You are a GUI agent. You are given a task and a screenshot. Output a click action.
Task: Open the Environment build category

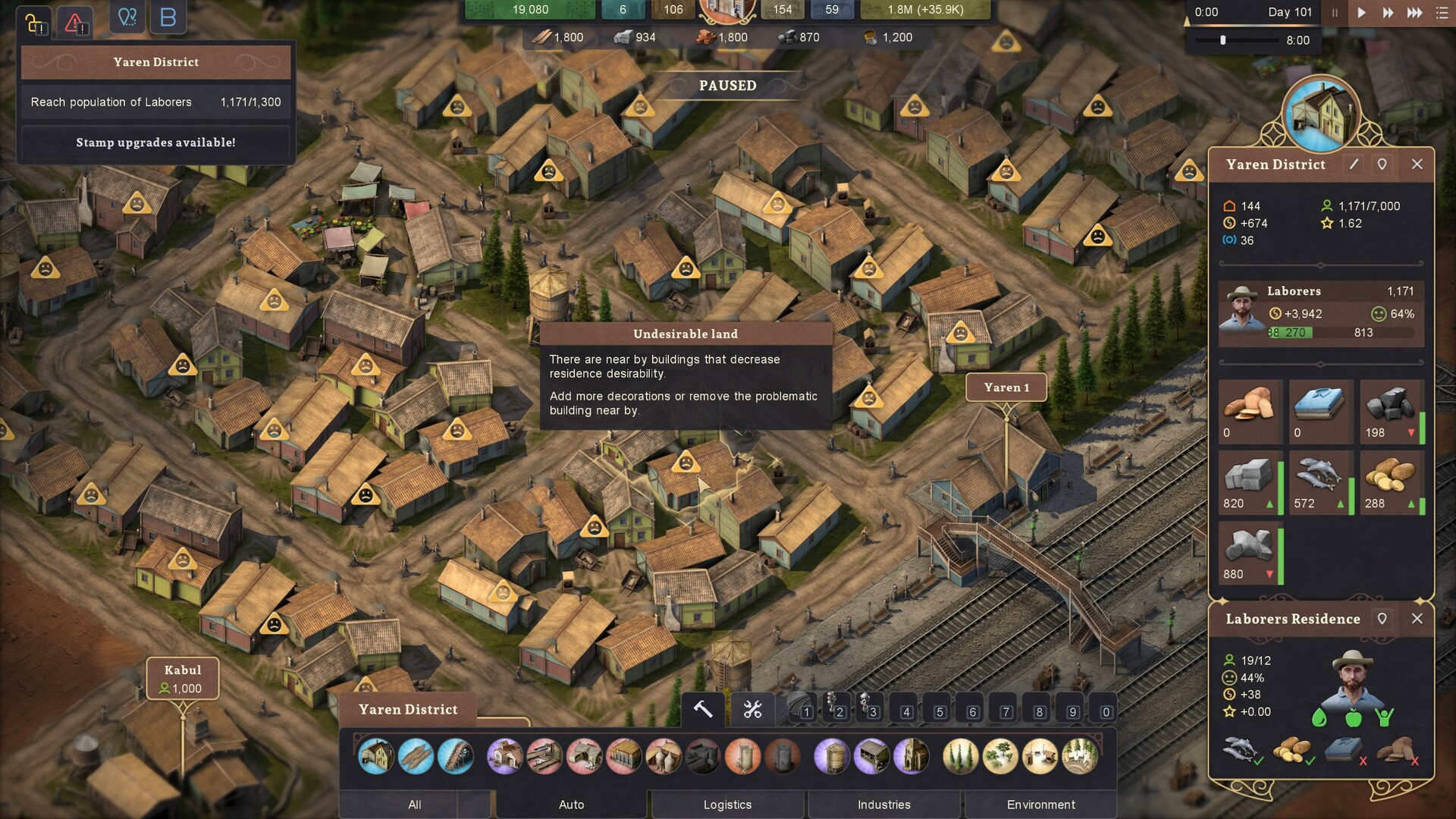tap(1040, 805)
